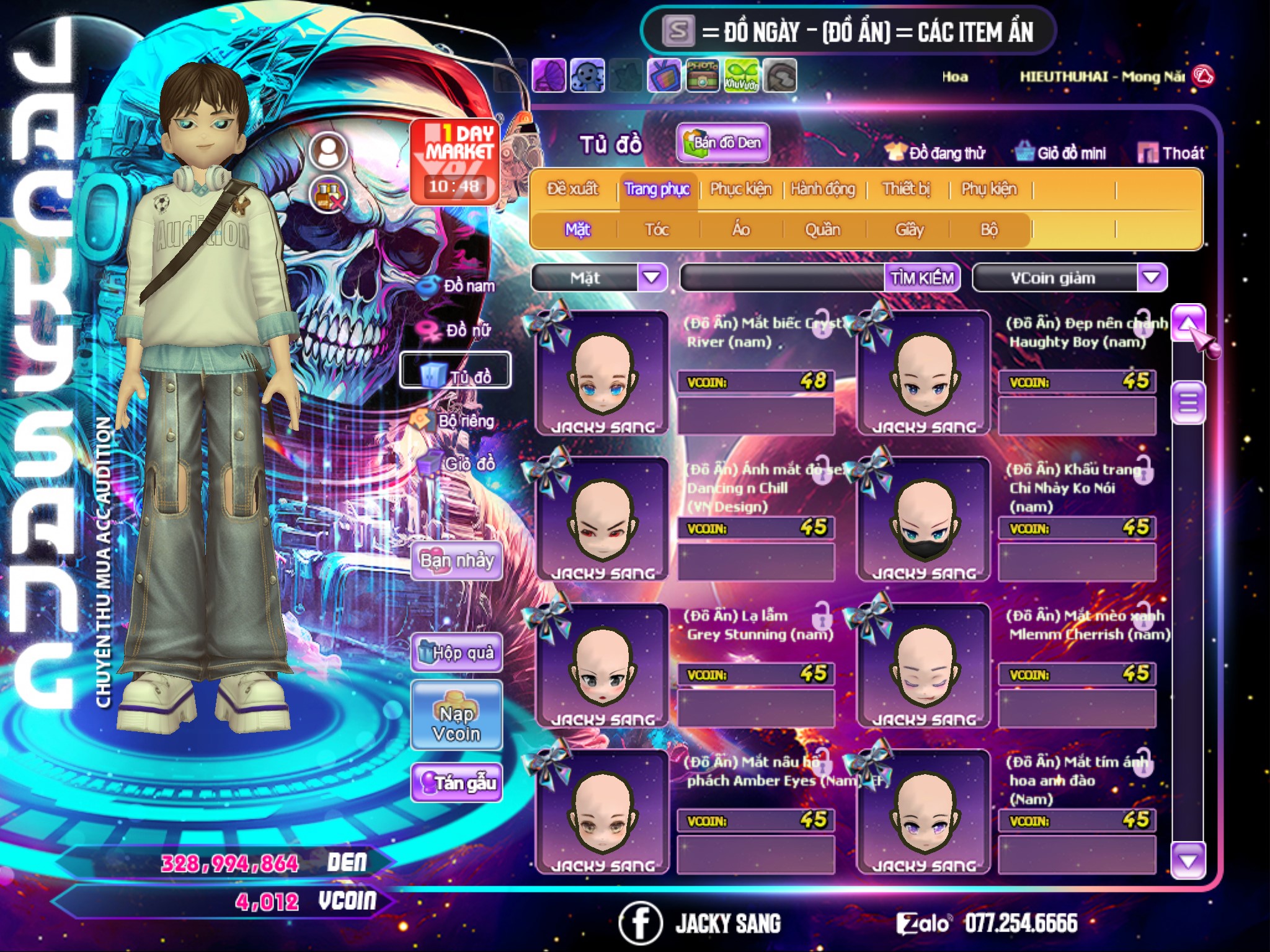Open the VCoin giảm sort dropdown
This screenshot has height=952, width=1270.
(x=1152, y=278)
